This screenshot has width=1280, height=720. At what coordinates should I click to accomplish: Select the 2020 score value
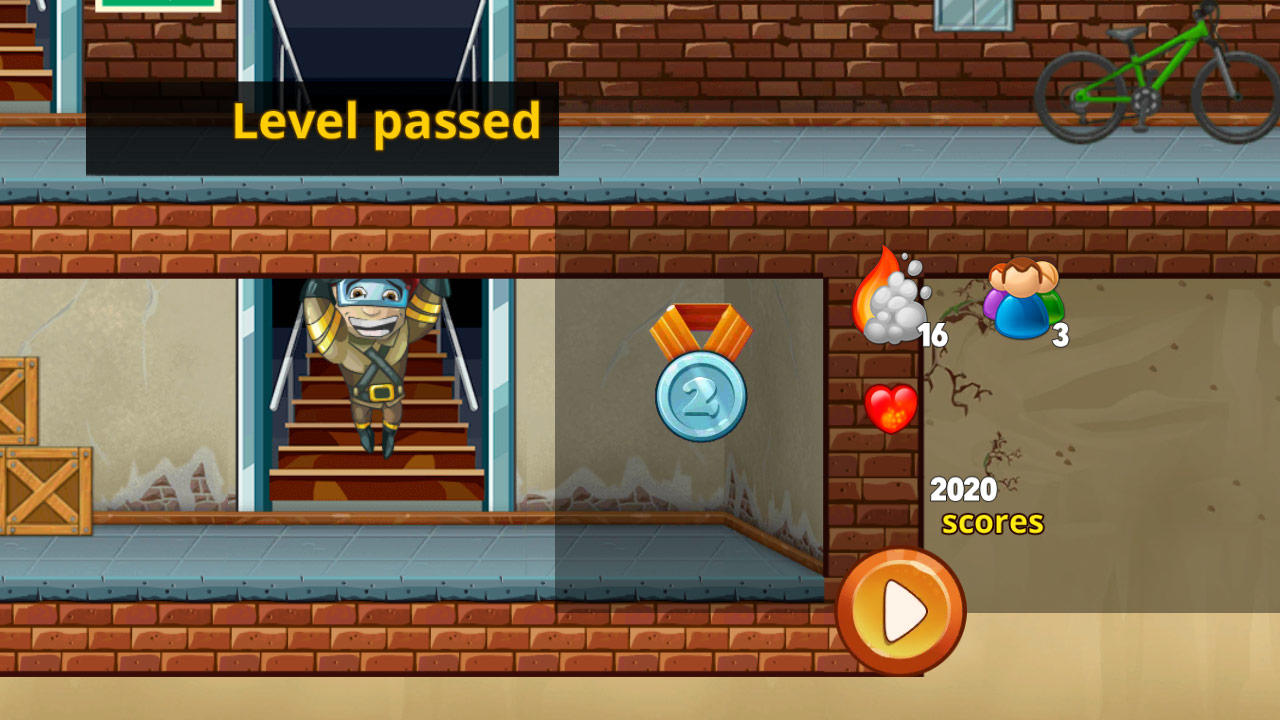click(963, 489)
